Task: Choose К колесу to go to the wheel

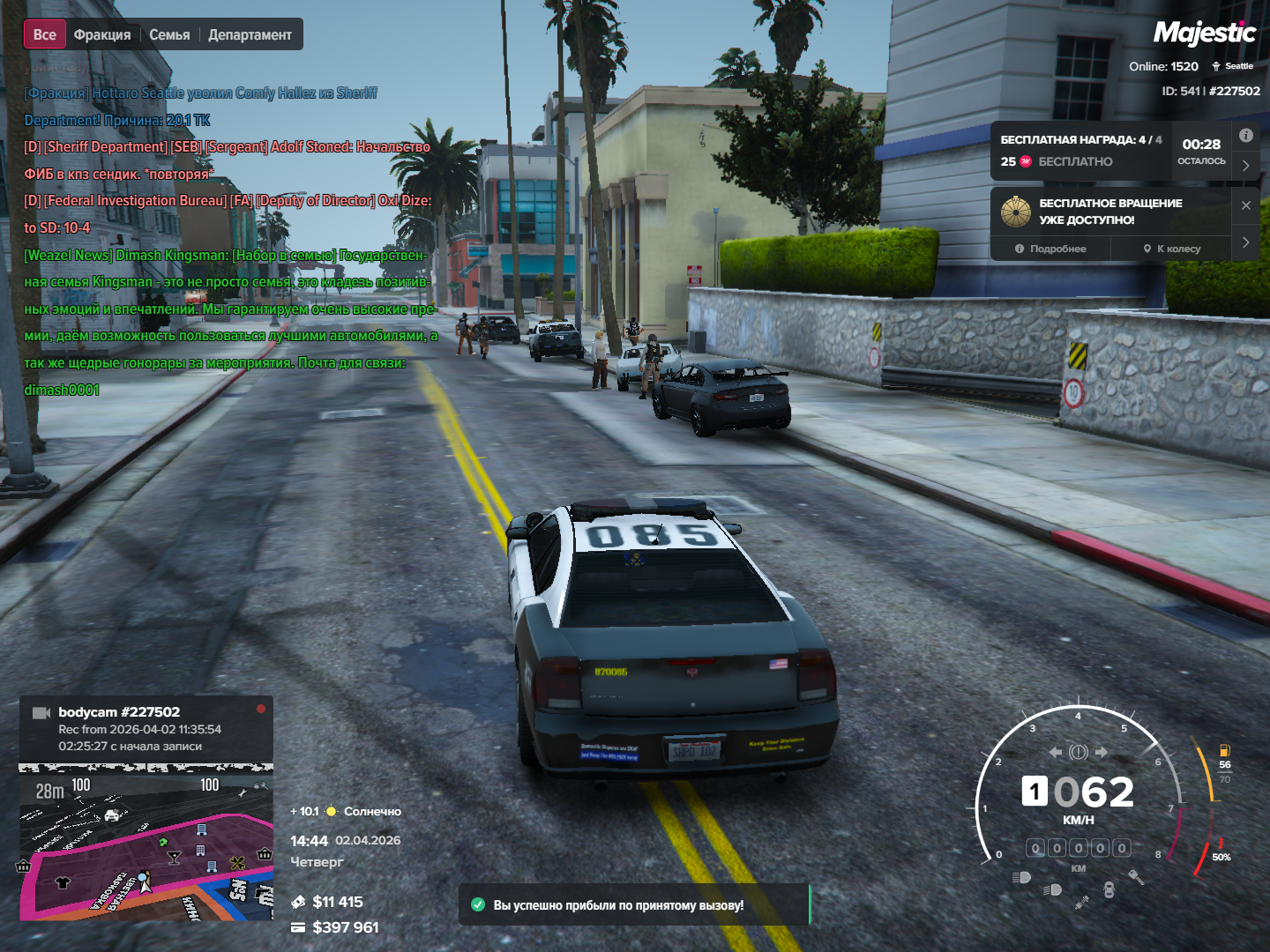Action: coord(1172,249)
